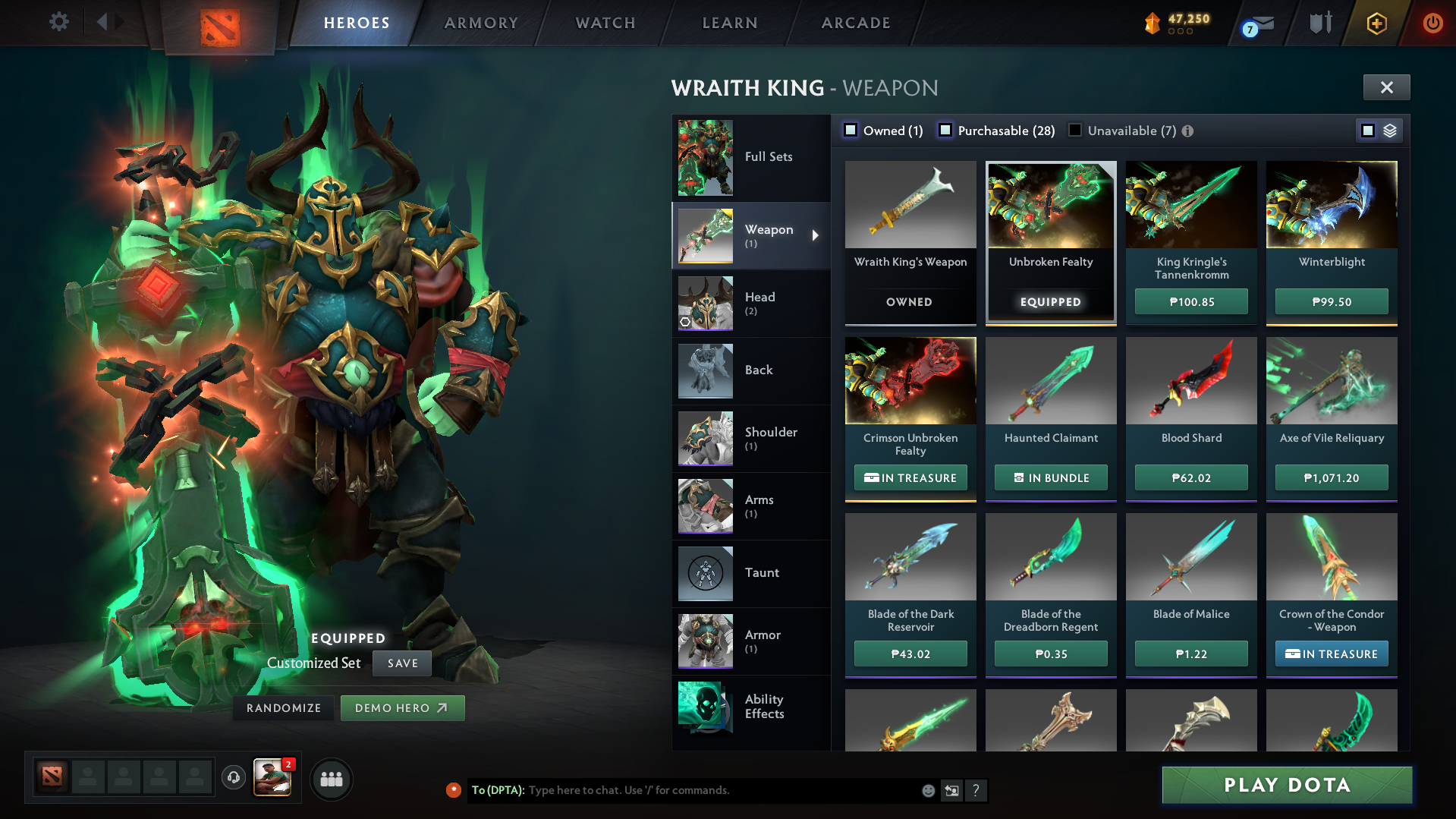Screen dimensions: 1456x819
Task: Open the friends list grid icon near party slots
Action: pyautogui.click(x=331, y=779)
